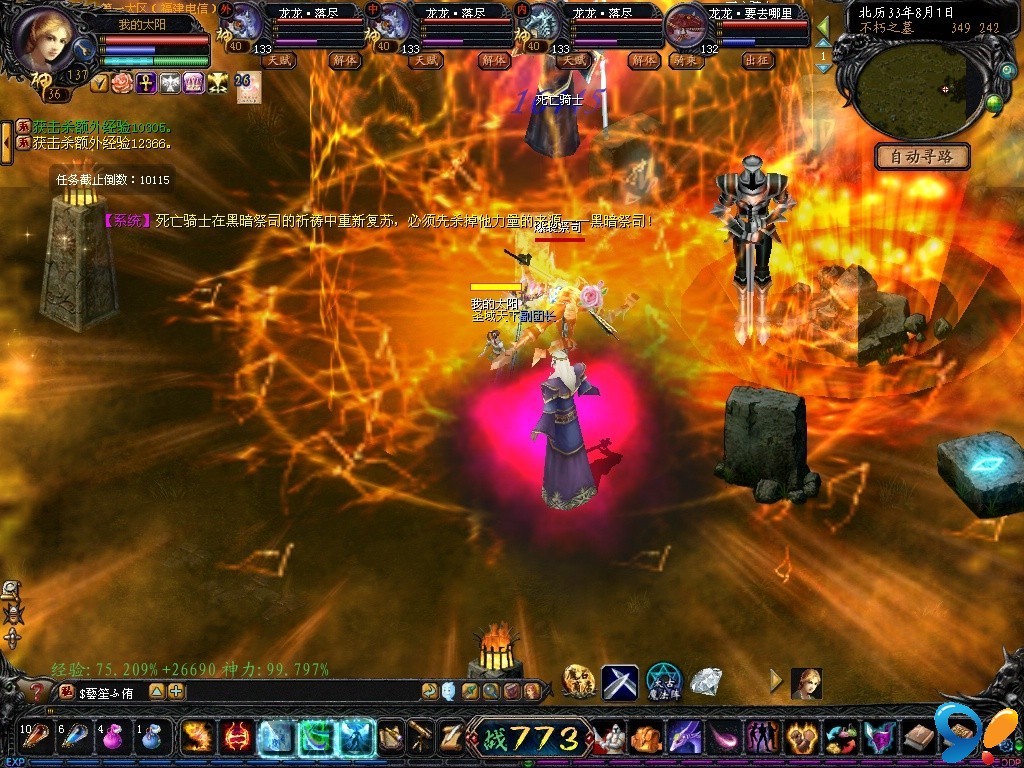Activate the crossed swords skill icon
This screenshot has width=1024, height=768.
tap(619, 682)
